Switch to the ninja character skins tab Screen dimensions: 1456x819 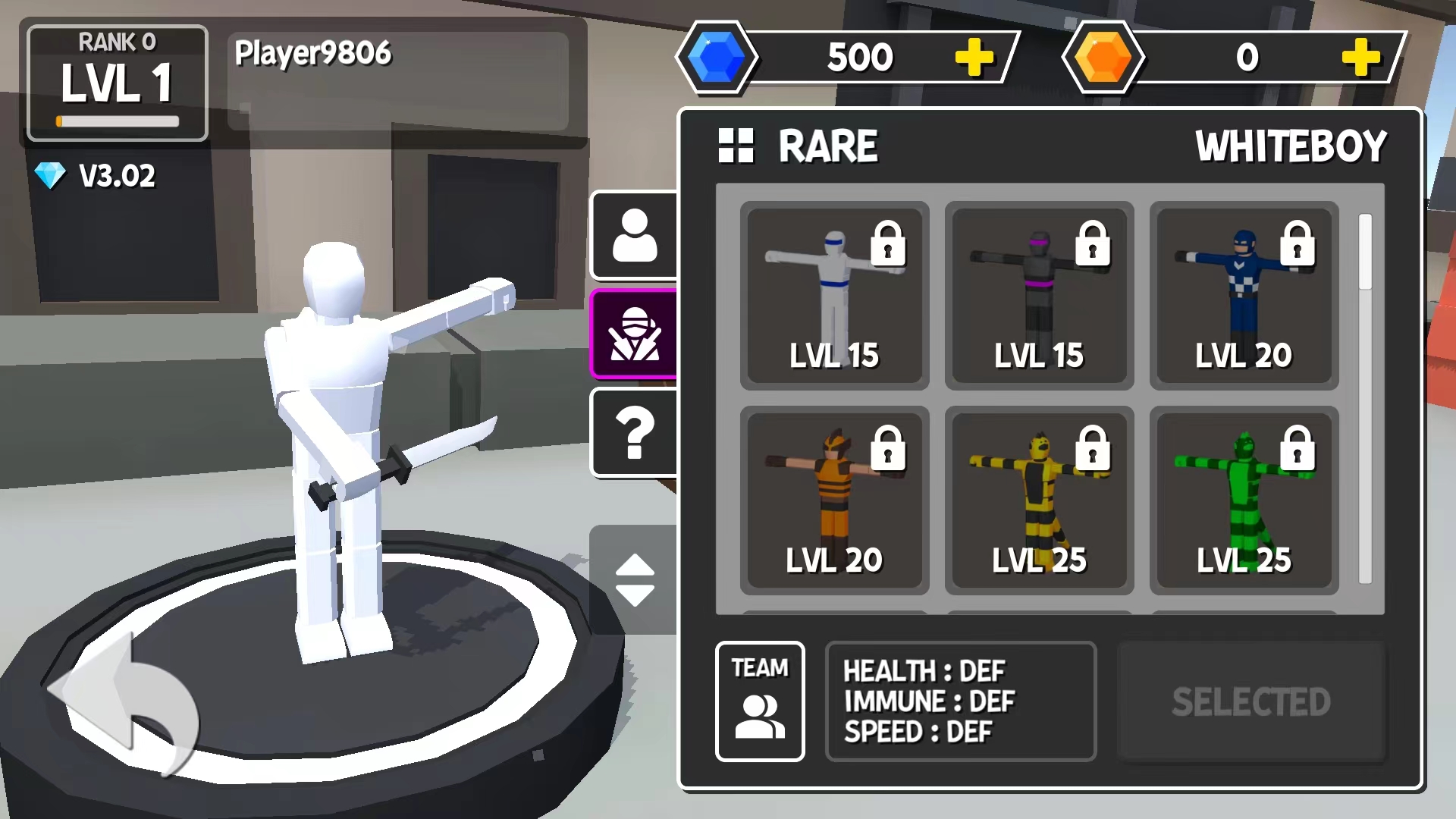(635, 334)
